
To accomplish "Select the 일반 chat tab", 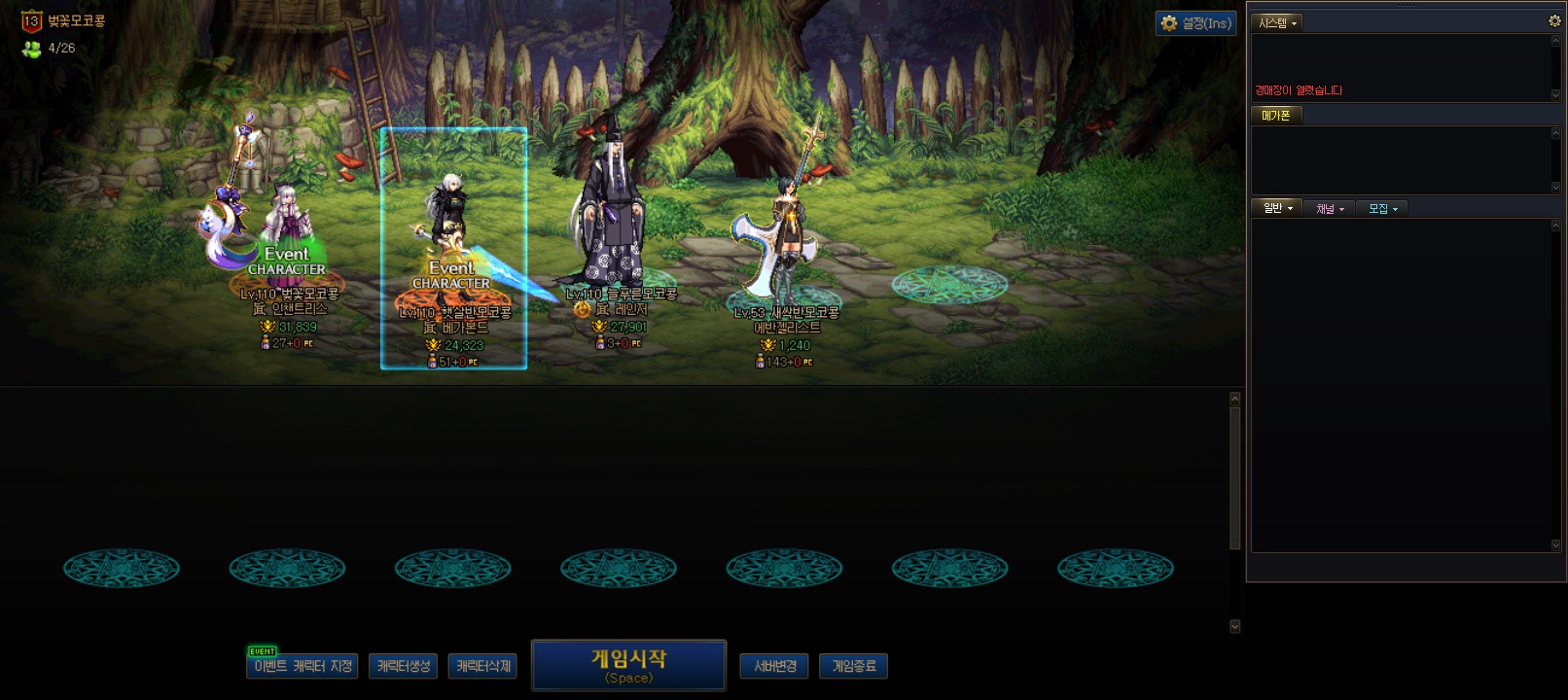I will pos(1276,208).
